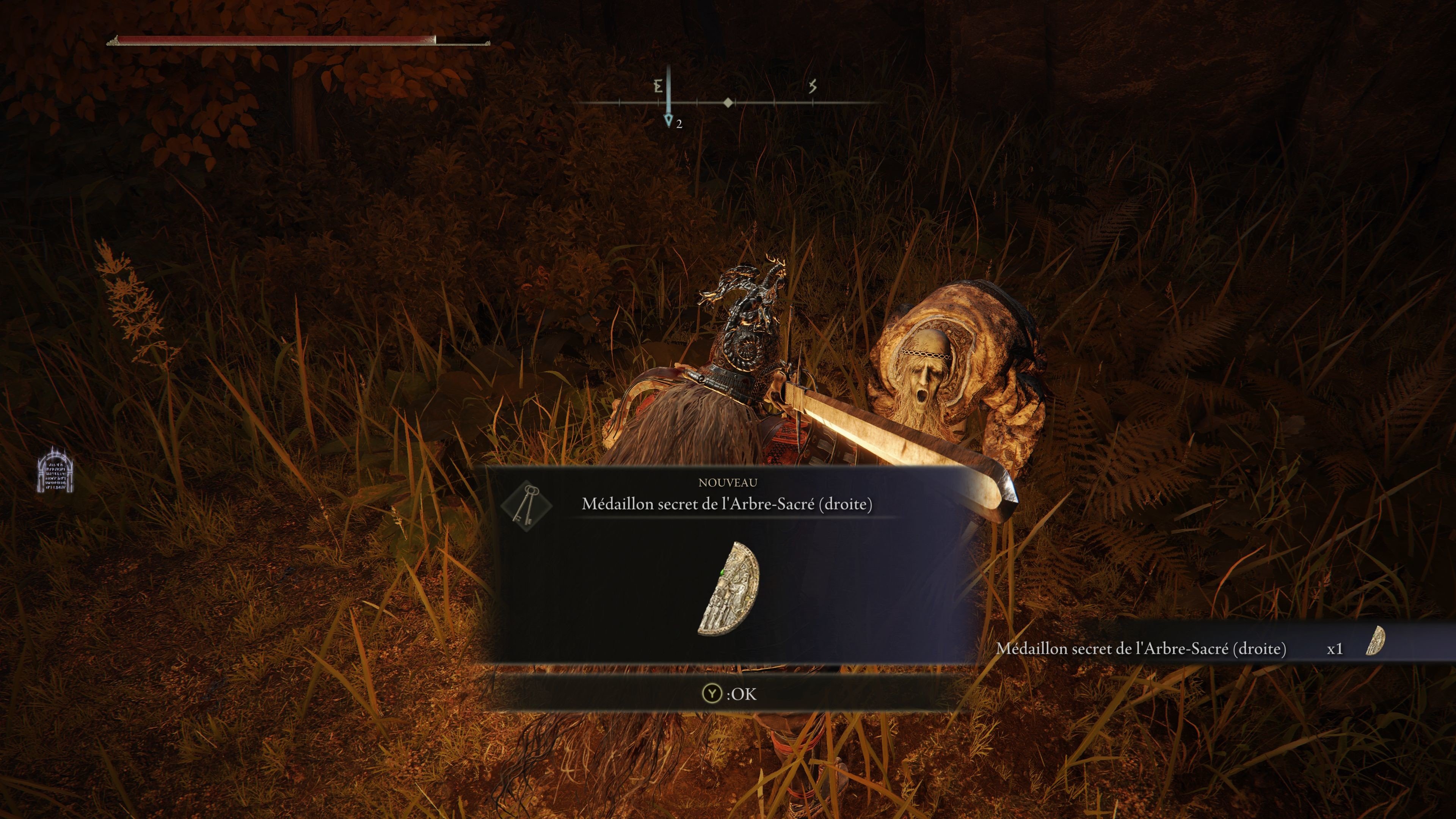
Task: Select the half medallion image in popup
Action: [x=728, y=588]
